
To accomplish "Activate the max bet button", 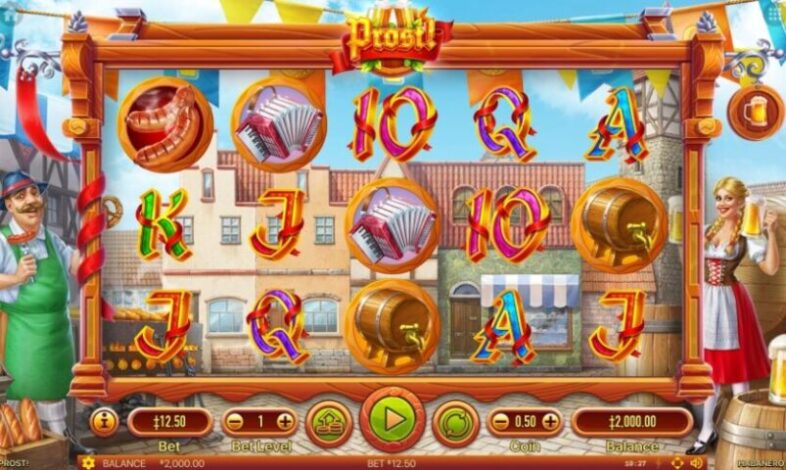I will pyautogui.click(x=327, y=421).
